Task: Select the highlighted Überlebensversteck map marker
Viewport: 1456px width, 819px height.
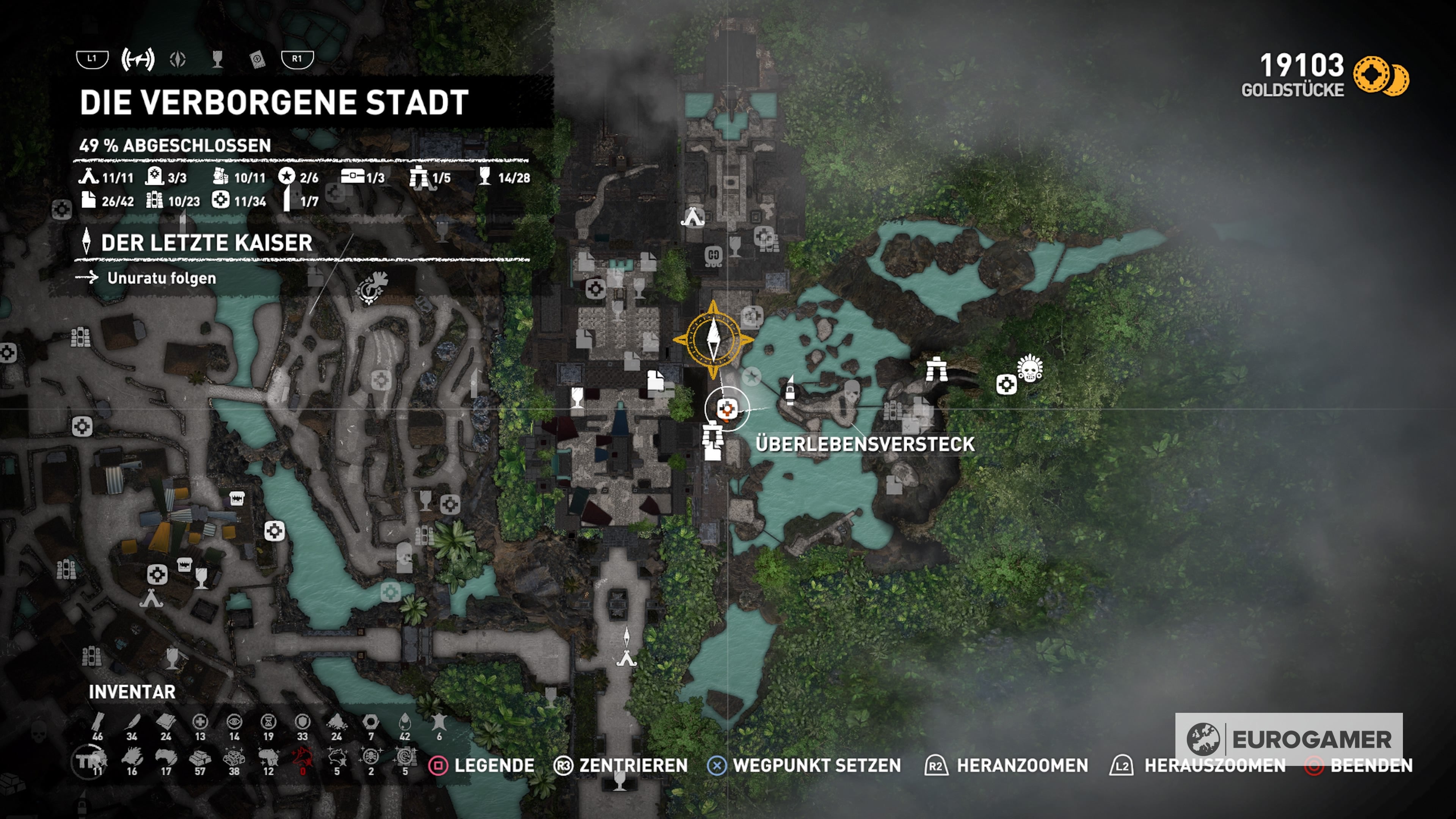Action: (x=727, y=409)
